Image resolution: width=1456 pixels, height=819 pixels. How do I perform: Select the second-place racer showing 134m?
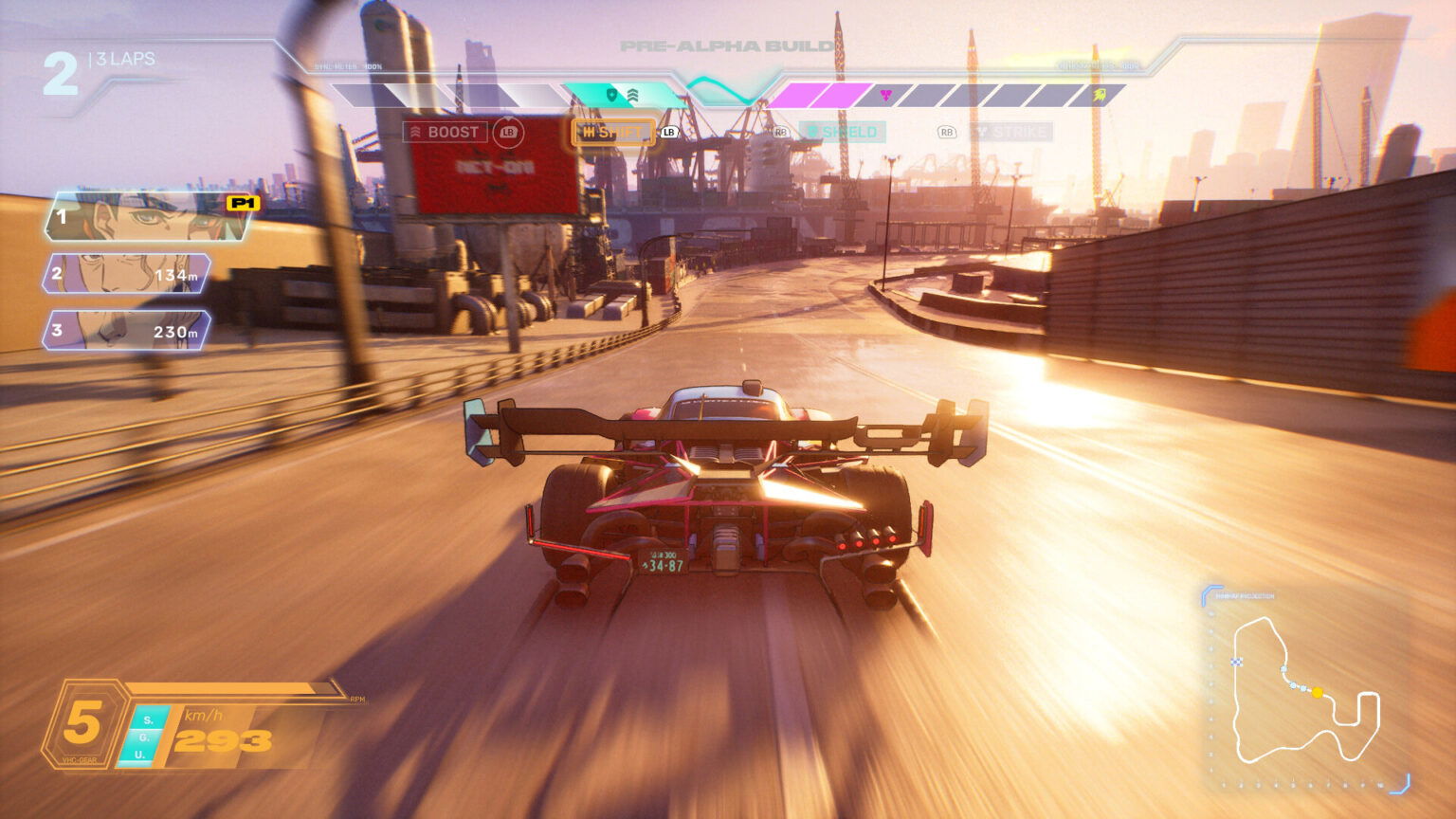pos(127,274)
